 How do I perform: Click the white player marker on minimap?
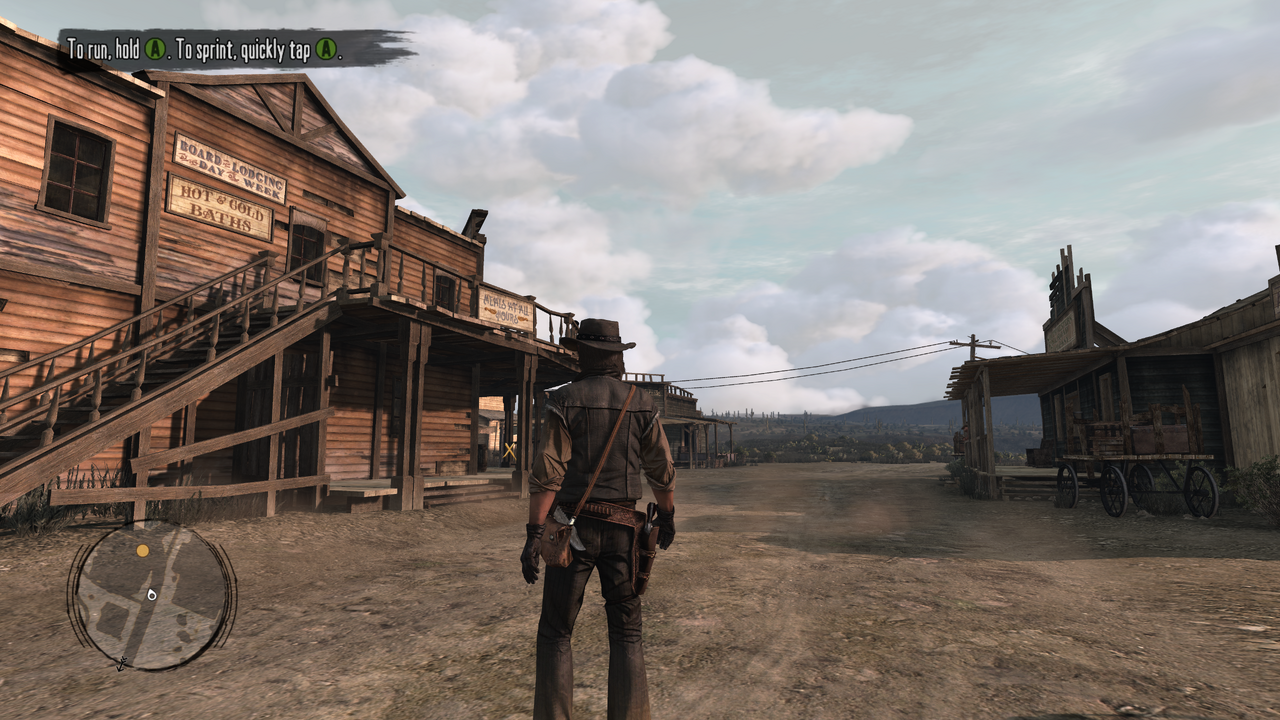click(x=151, y=594)
